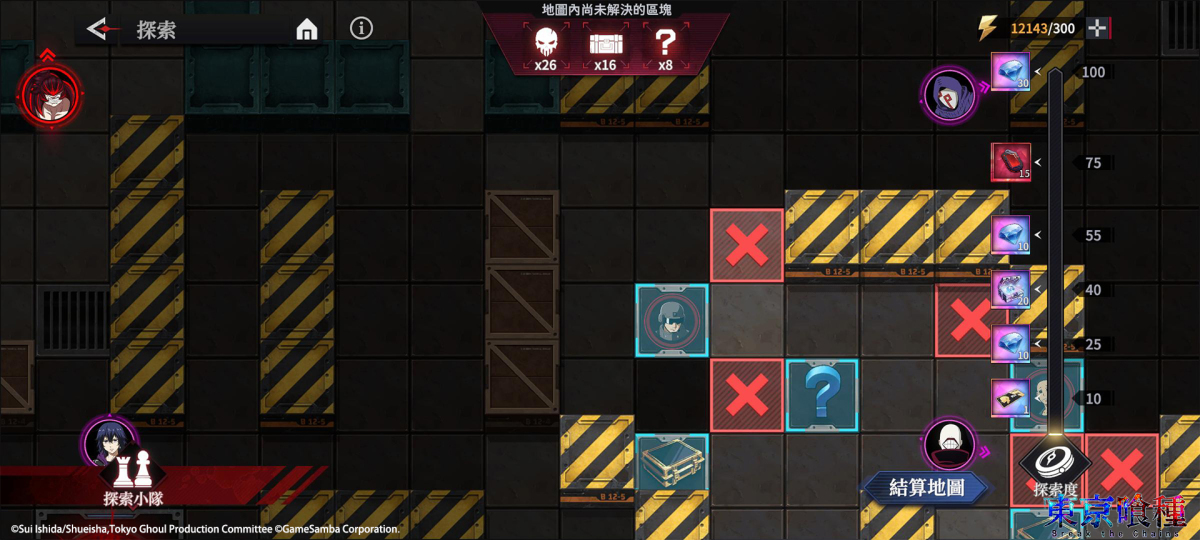This screenshot has width=1200, height=540.
Task: View the reward at 100 exploration
Action: point(1010,72)
